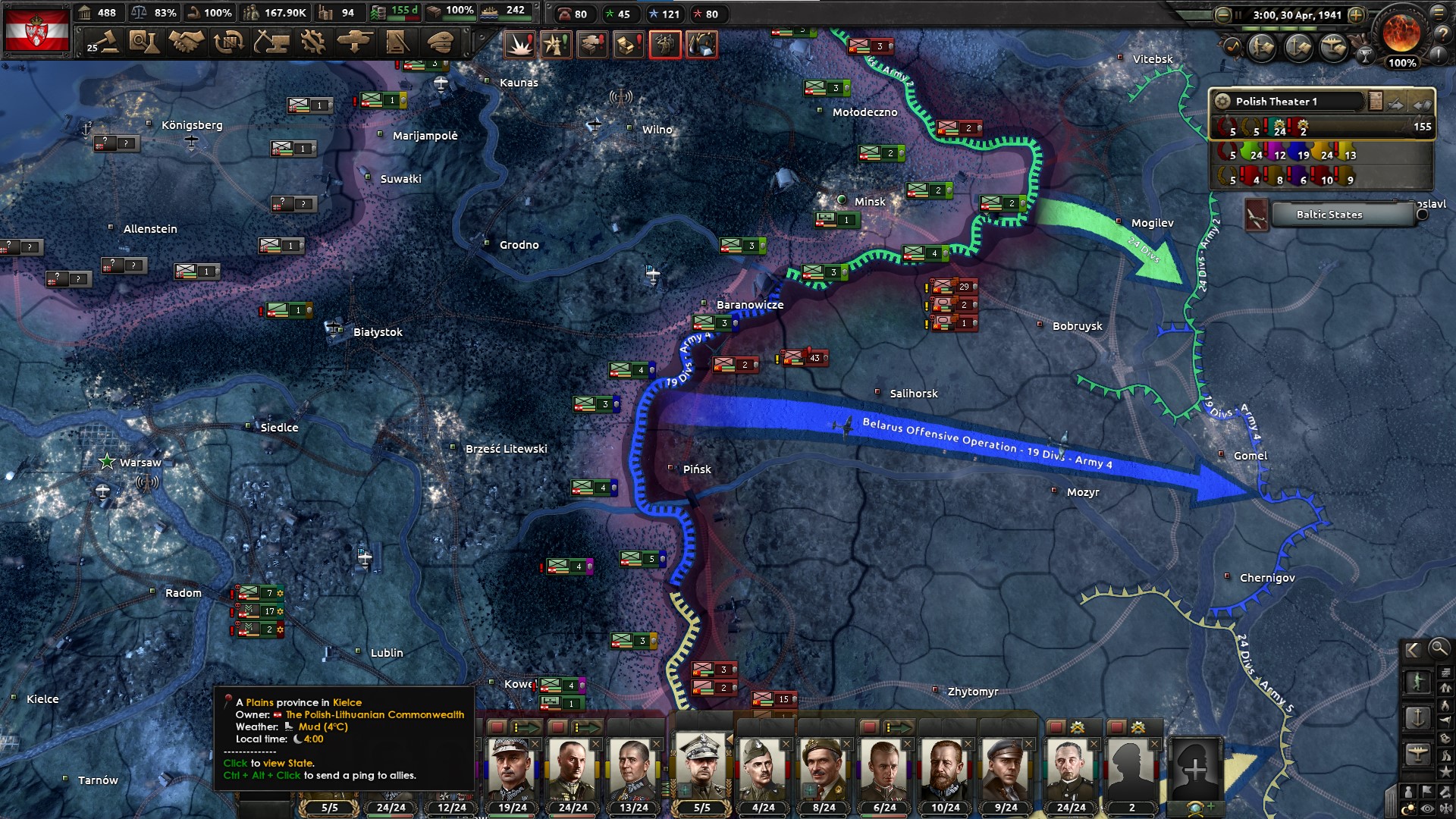Increase game speed with the plus control
The width and height of the screenshot is (1456, 819).
[x=1357, y=14]
